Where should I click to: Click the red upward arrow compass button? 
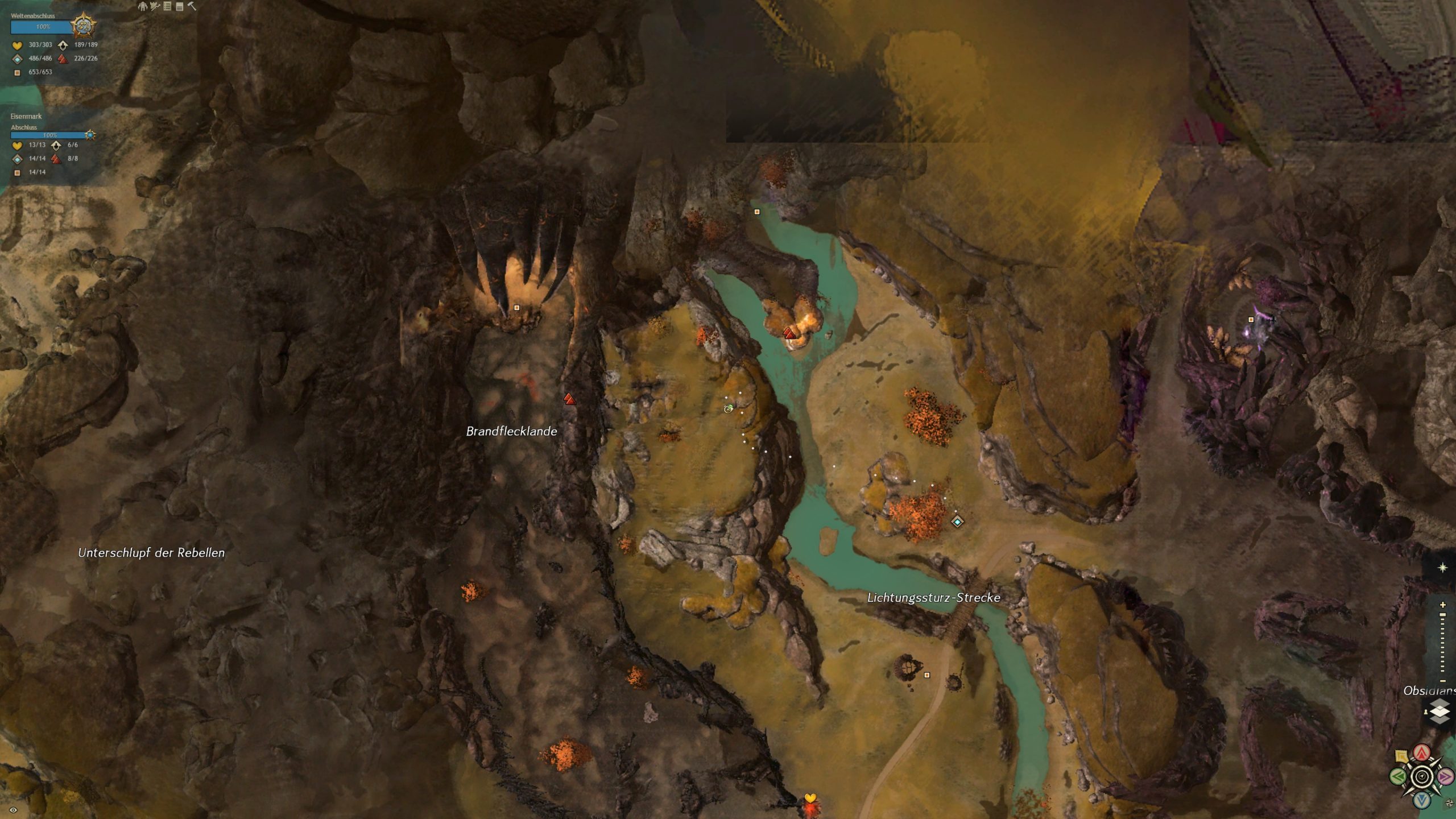[x=1422, y=754]
